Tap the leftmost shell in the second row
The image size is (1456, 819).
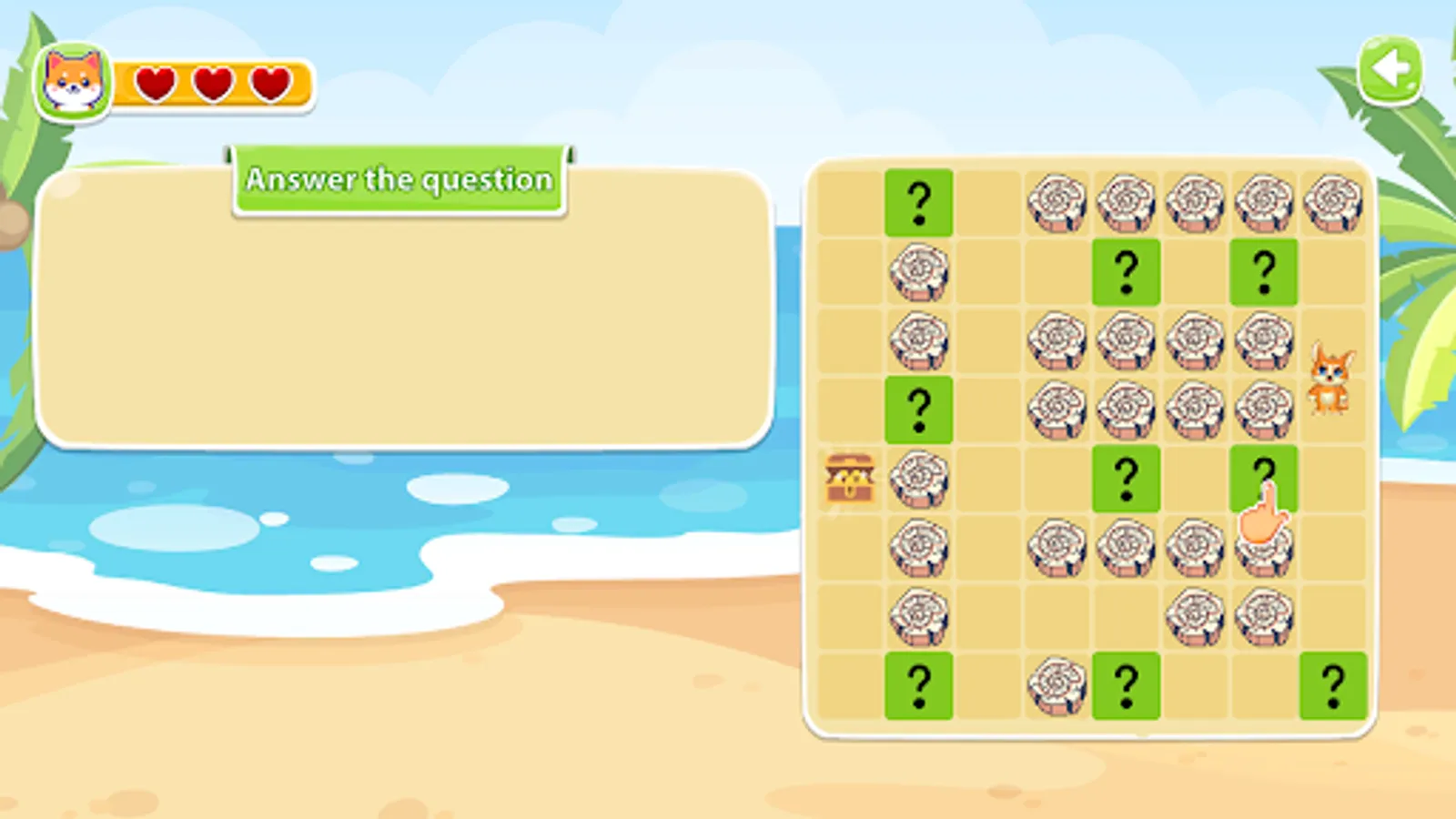coord(919,273)
